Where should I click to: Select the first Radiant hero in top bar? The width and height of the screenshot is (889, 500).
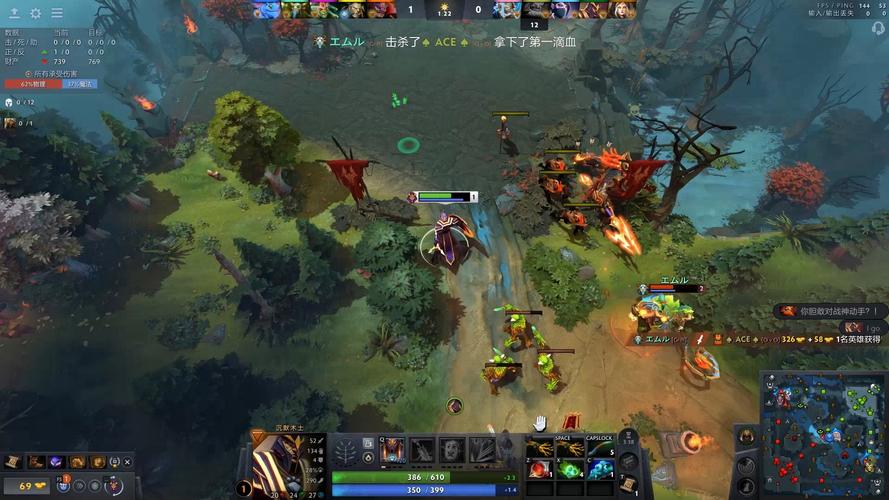265,10
